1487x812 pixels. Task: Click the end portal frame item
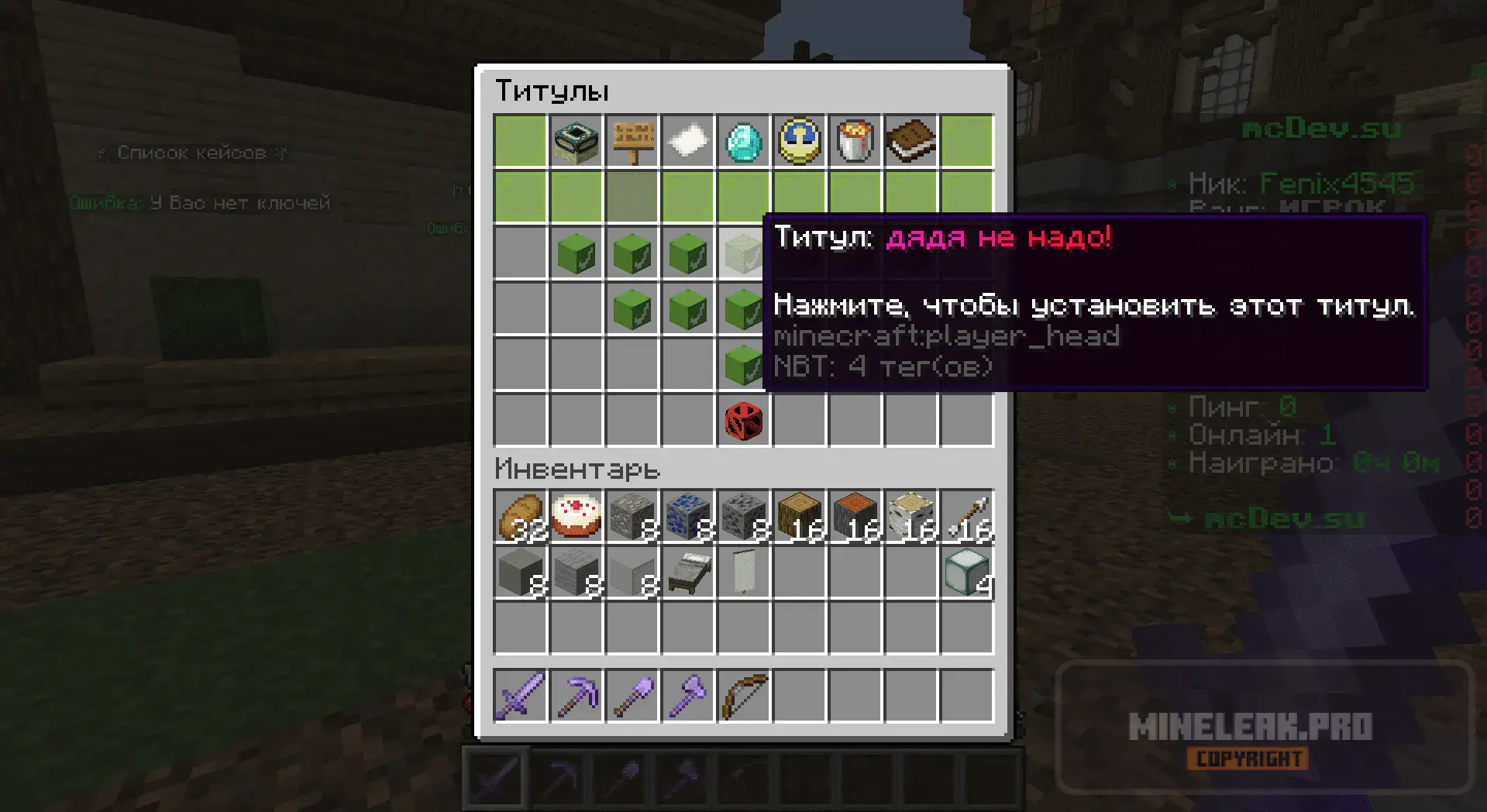[577, 141]
